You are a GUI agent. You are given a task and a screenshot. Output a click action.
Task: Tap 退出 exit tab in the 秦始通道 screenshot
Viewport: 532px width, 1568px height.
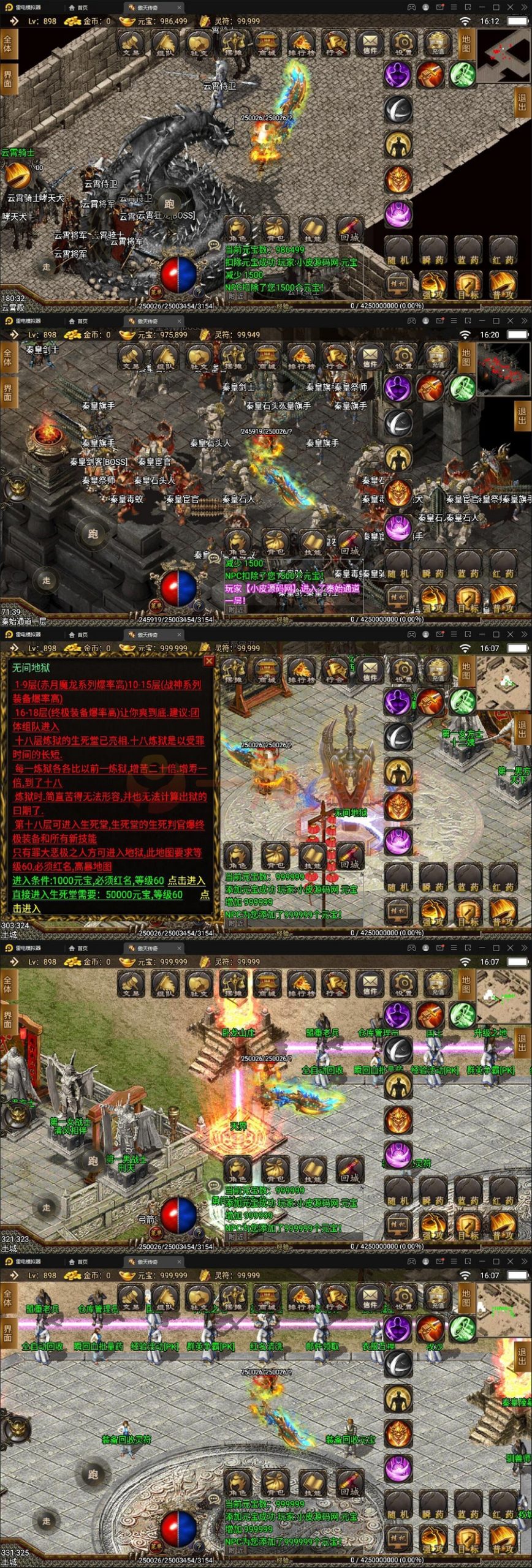coord(522,415)
